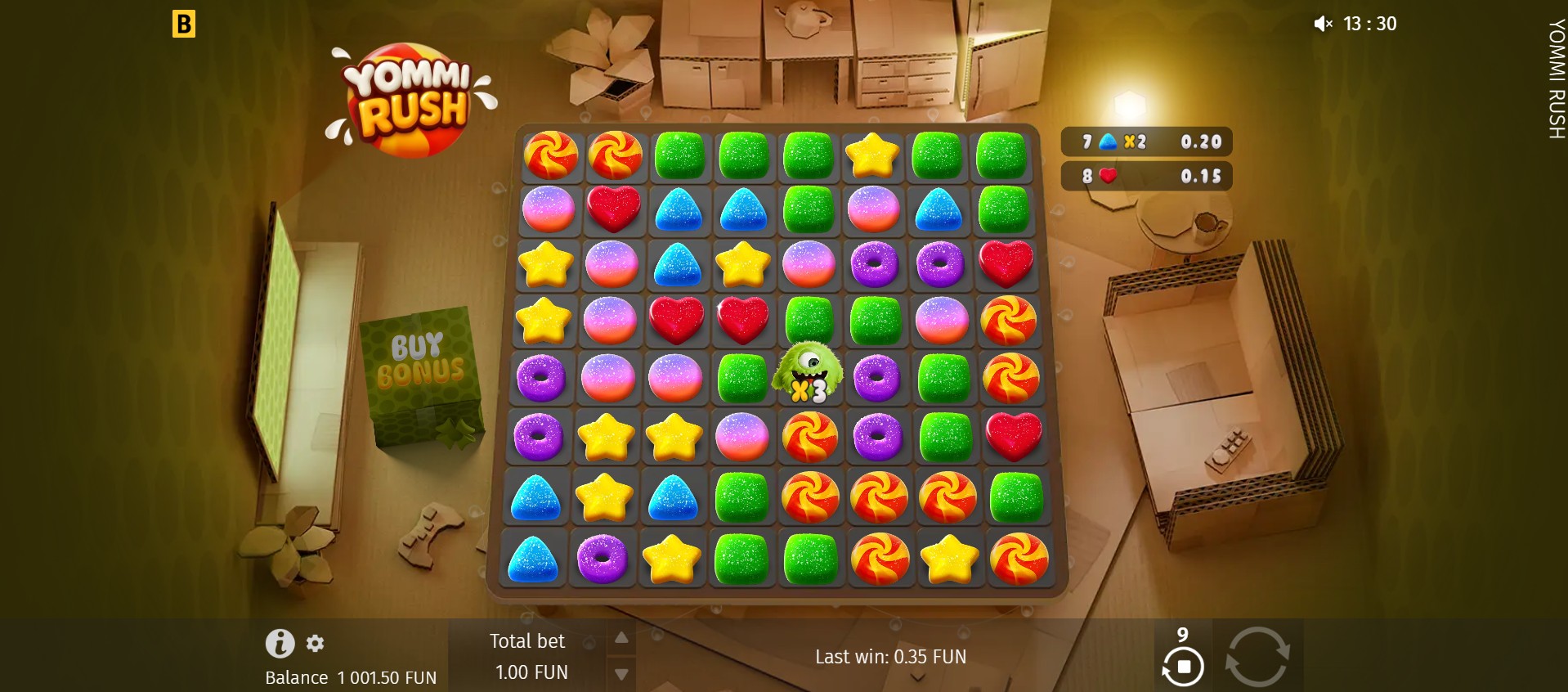Select the 8 hearts 0.15 win entry
Image resolution: width=1568 pixels, height=692 pixels.
click(x=1146, y=175)
